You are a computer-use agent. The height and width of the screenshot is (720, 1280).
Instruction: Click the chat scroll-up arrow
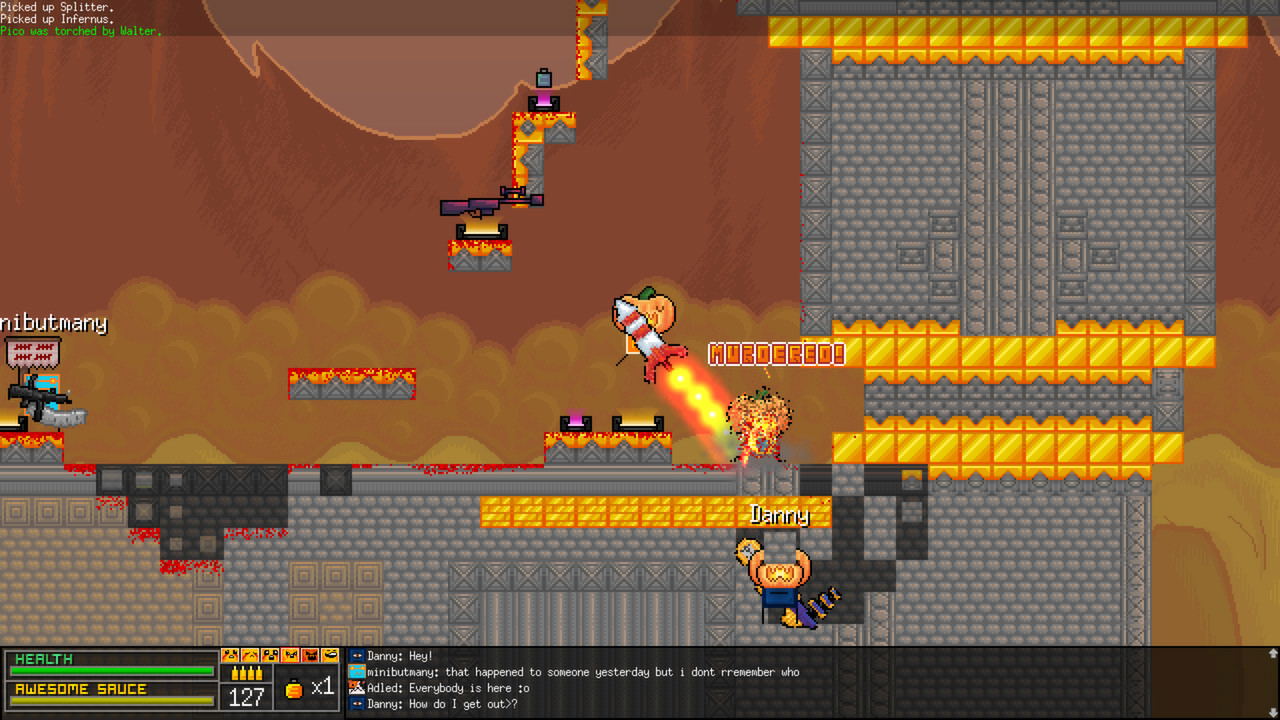click(x=1272, y=654)
